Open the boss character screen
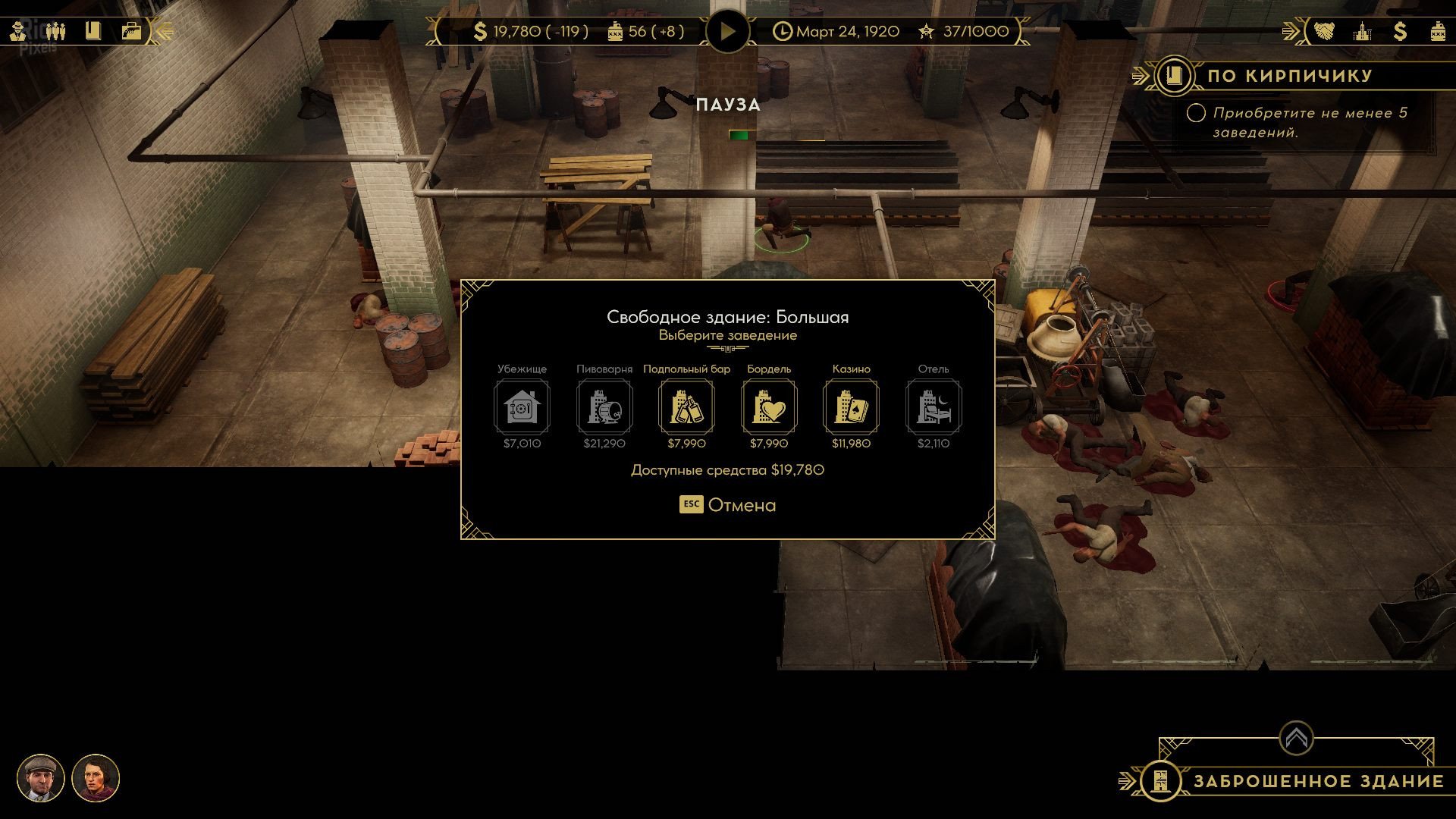Image resolution: width=1456 pixels, height=819 pixels. point(19,32)
